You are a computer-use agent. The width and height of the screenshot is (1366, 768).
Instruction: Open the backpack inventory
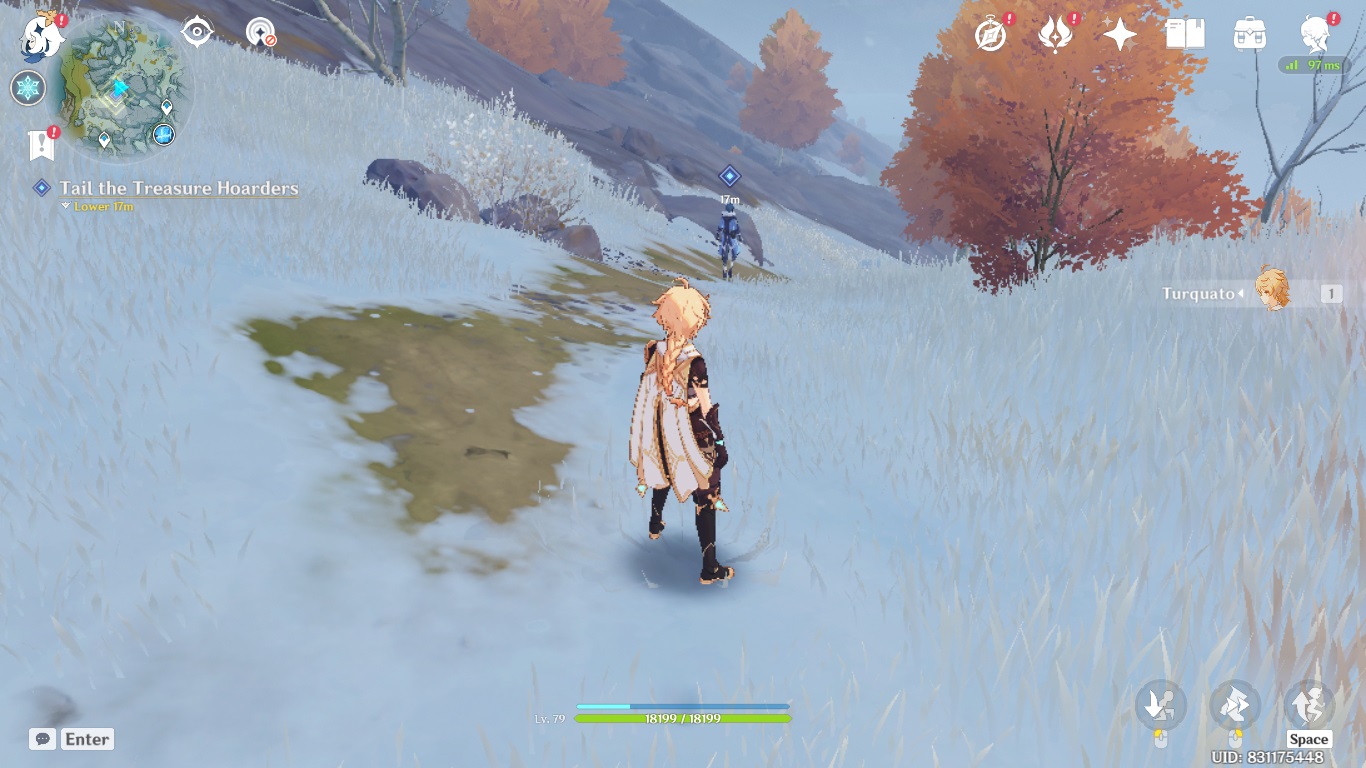pos(1249,35)
